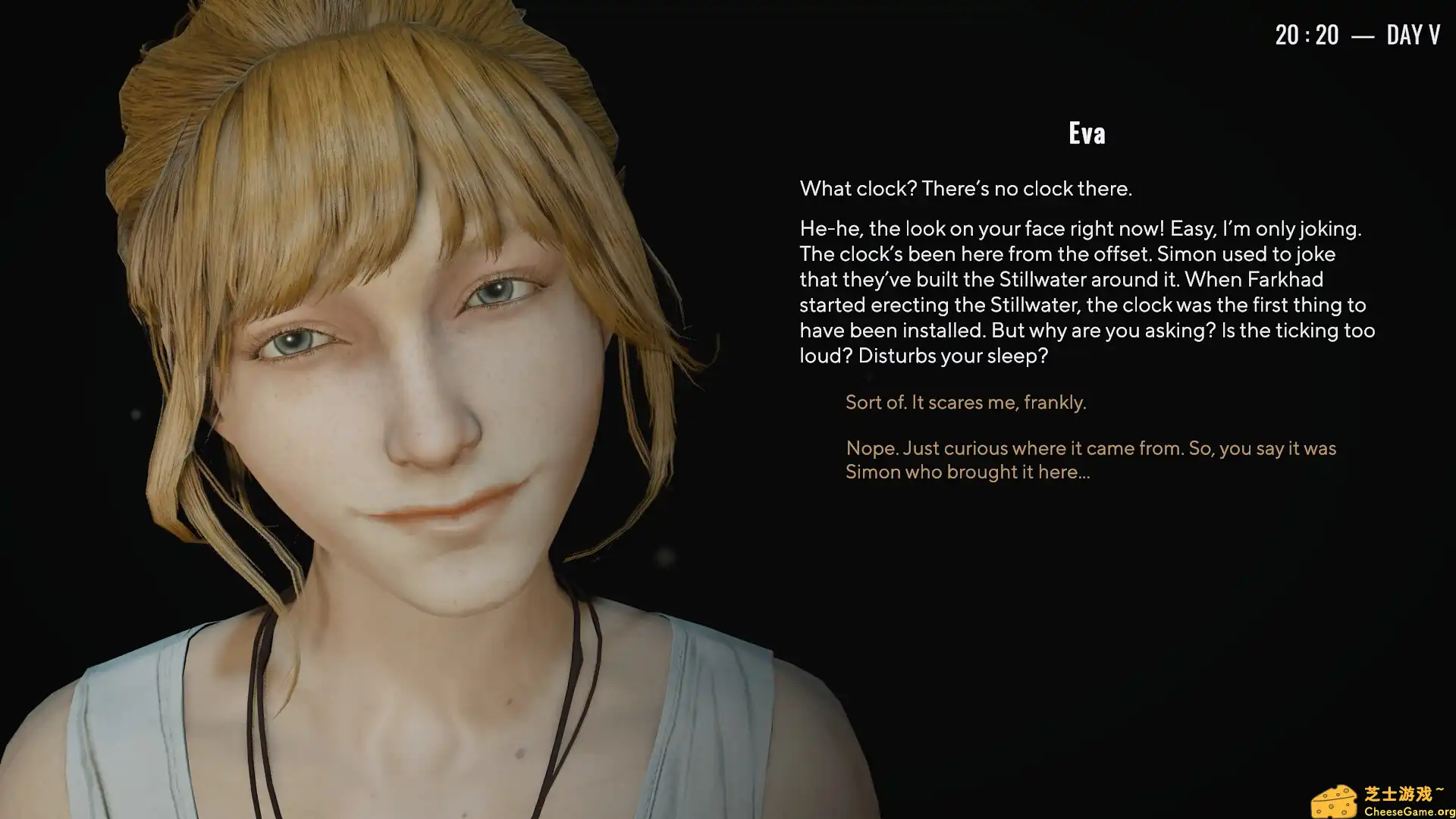This screenshot has height=819, width=1456.
Task: Select the reply "Sort of. It scares me, frankly."
Action: [x=965, y=403]
